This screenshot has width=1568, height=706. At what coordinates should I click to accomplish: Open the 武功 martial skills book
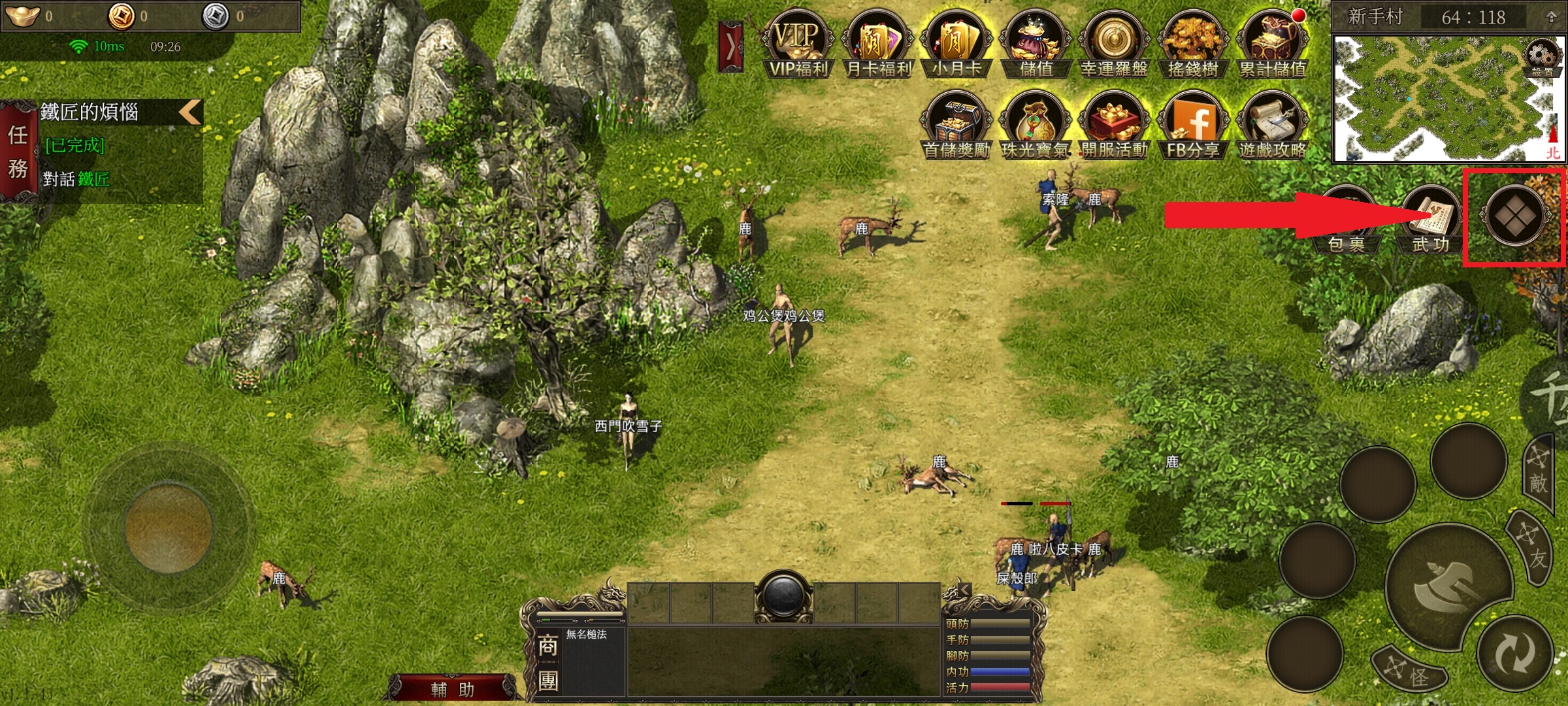[1431, 220]
